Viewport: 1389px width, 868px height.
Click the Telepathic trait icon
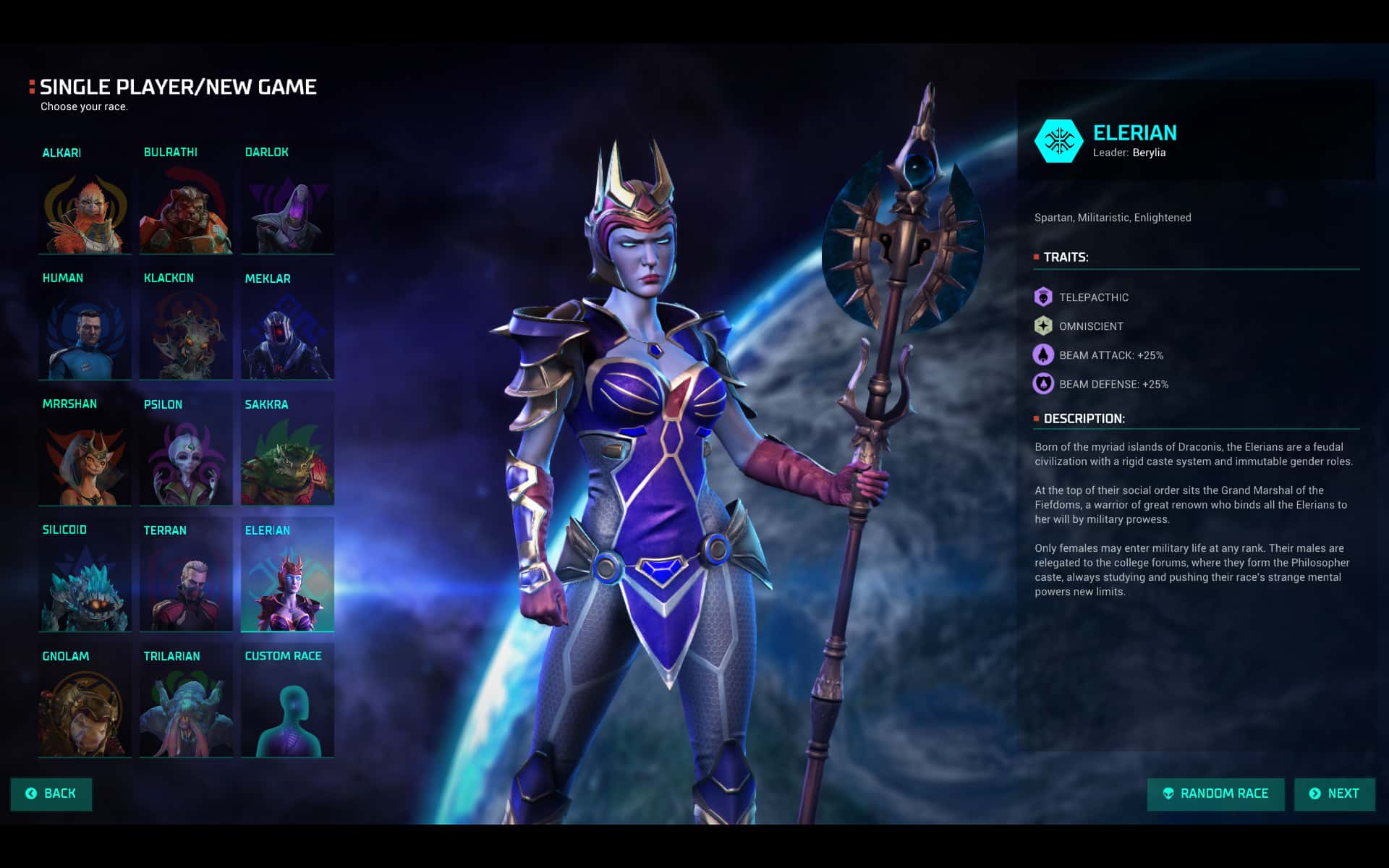1042,297
